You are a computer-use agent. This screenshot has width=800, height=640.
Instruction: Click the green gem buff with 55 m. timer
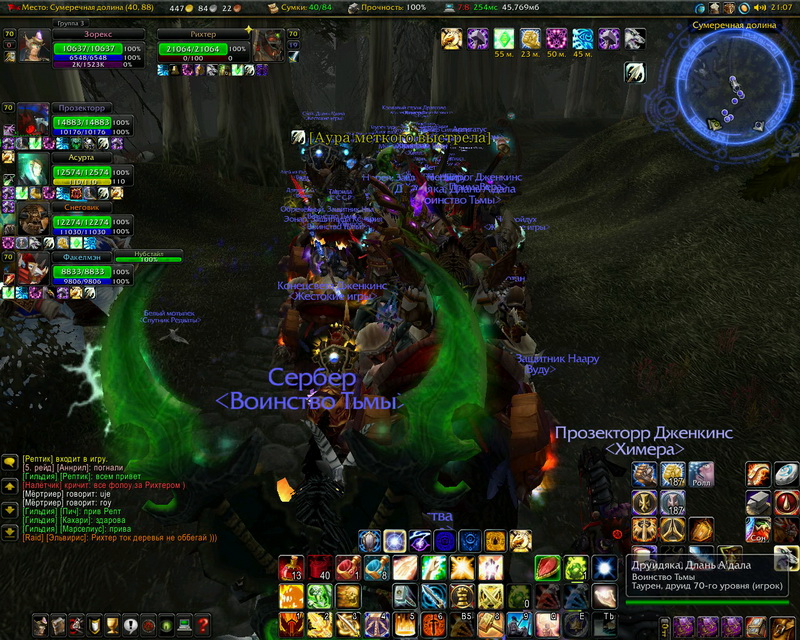505,39
